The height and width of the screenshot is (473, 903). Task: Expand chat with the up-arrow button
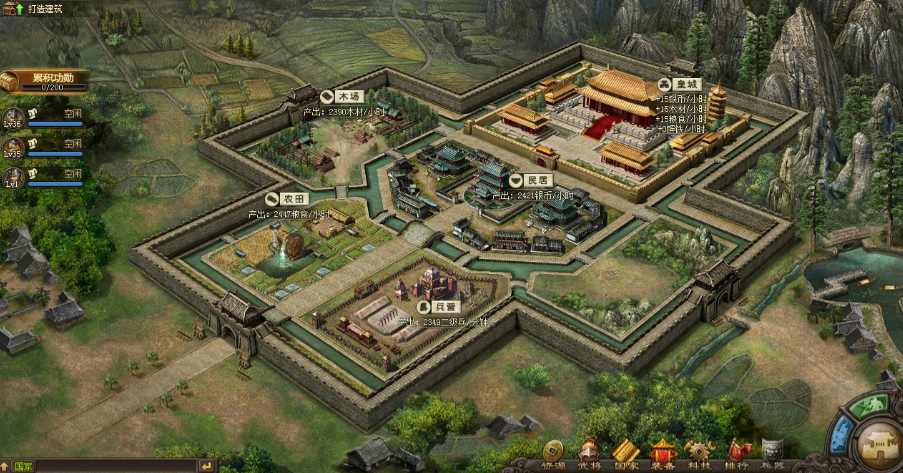point(5,466)
